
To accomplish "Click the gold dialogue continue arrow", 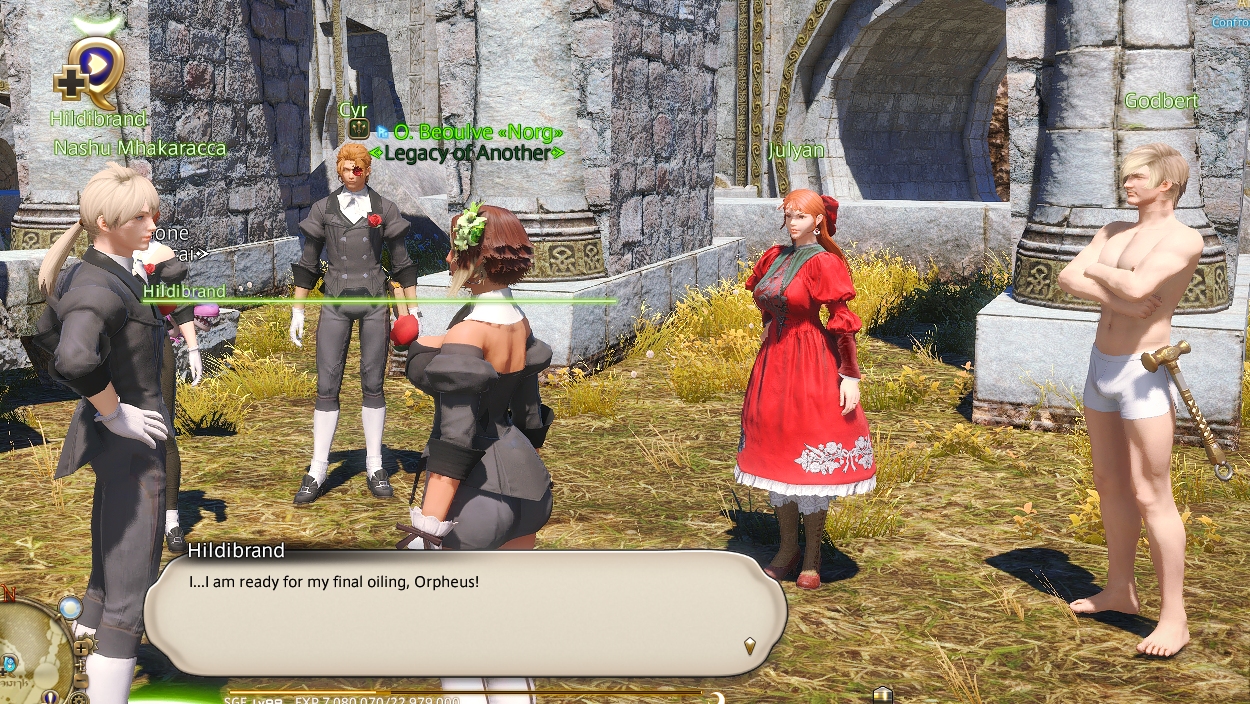I will [x=750, y=646].
